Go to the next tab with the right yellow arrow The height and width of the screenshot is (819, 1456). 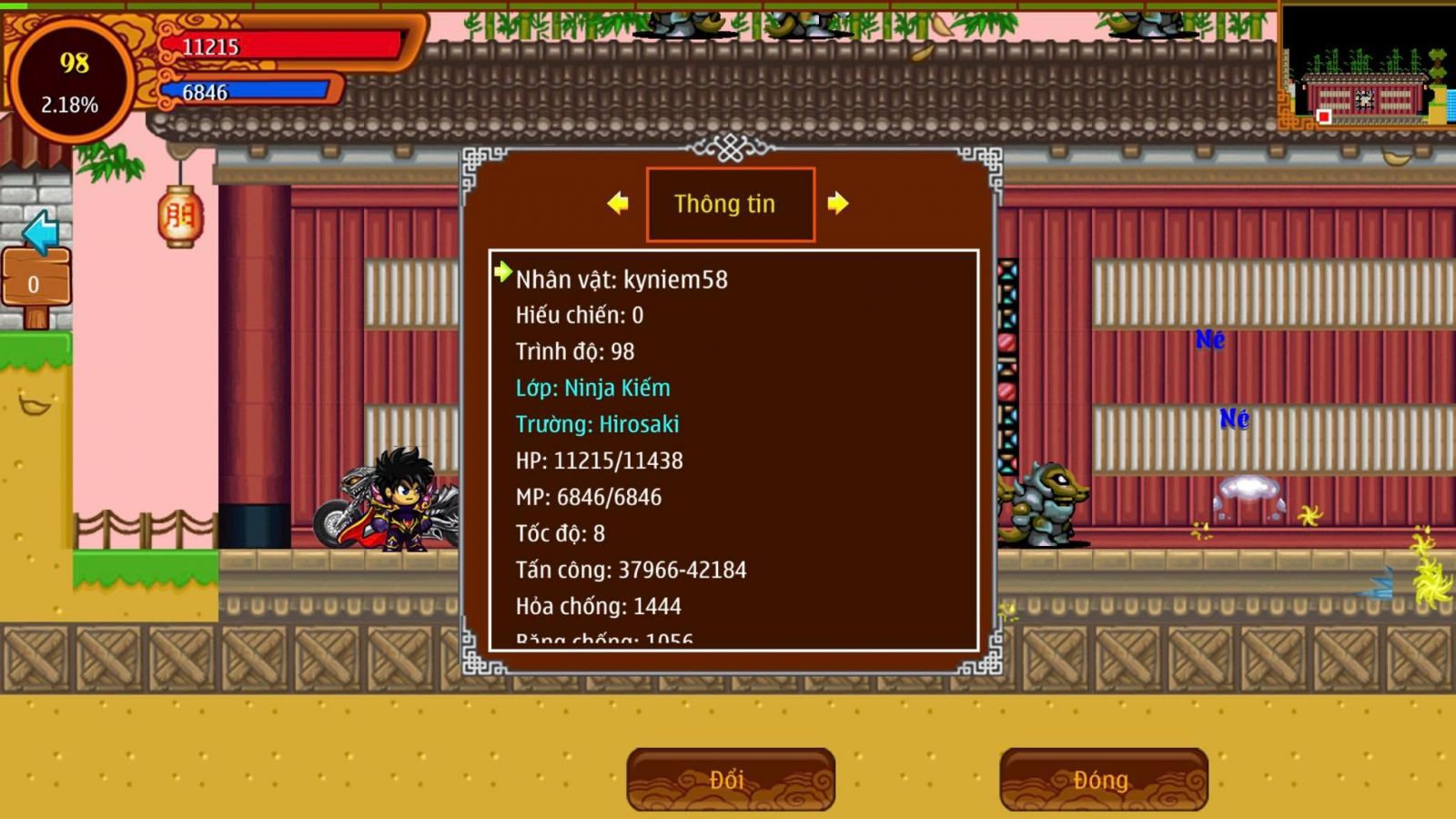pyautogui.click(x=838, y=203)
